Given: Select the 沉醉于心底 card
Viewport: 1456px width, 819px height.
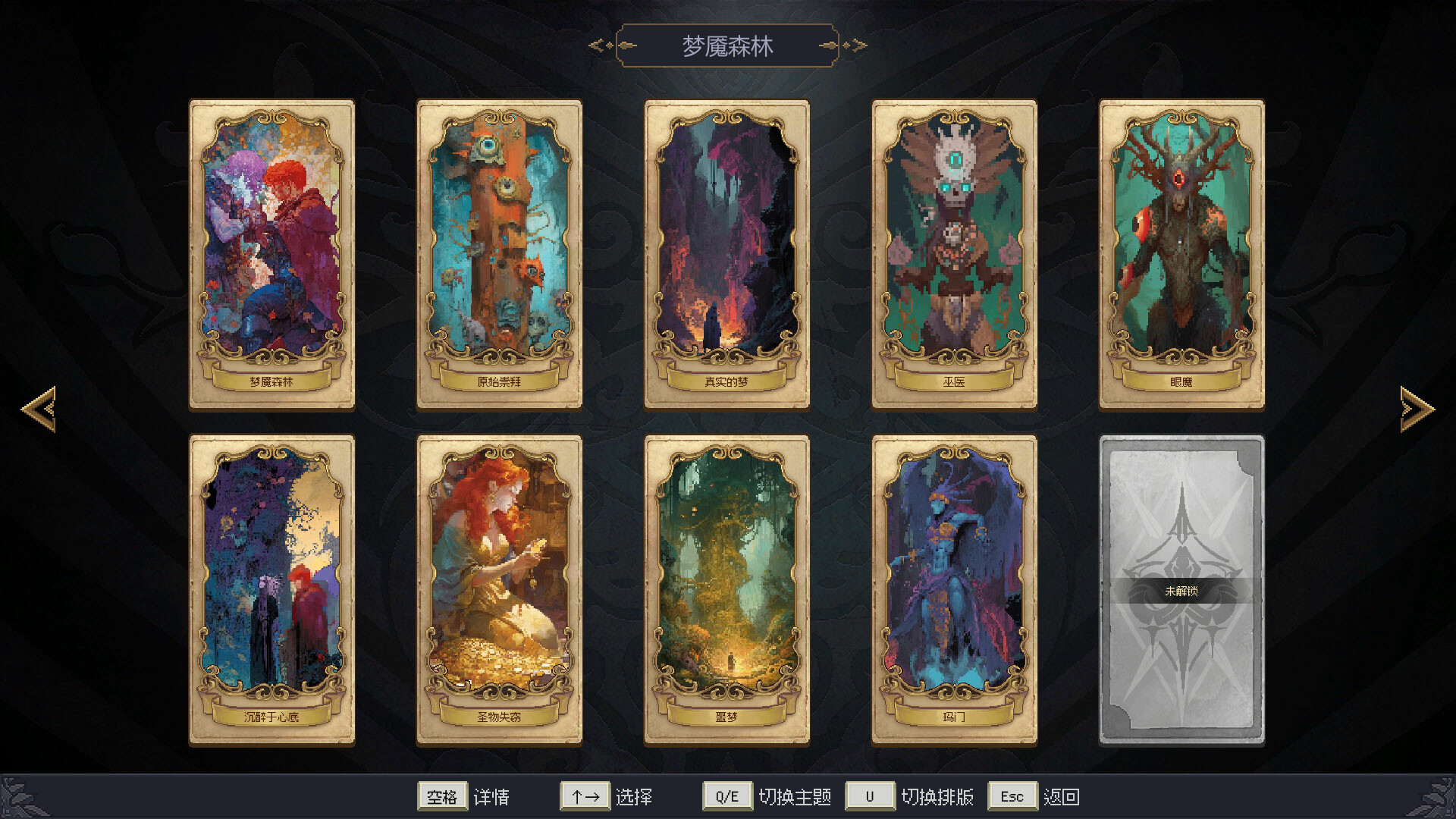Looking at the screenshot, I should [271, 584].
